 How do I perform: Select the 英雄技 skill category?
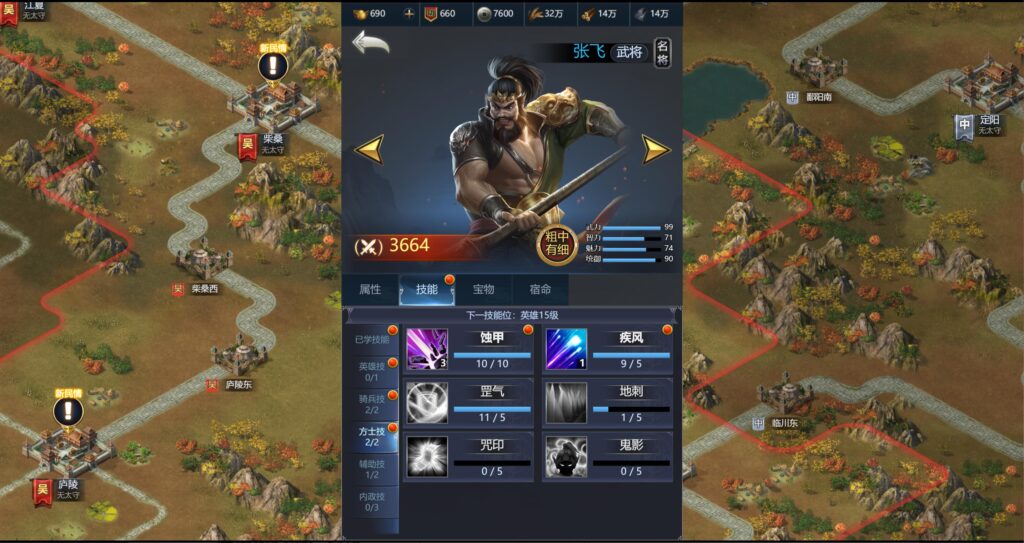372,371
